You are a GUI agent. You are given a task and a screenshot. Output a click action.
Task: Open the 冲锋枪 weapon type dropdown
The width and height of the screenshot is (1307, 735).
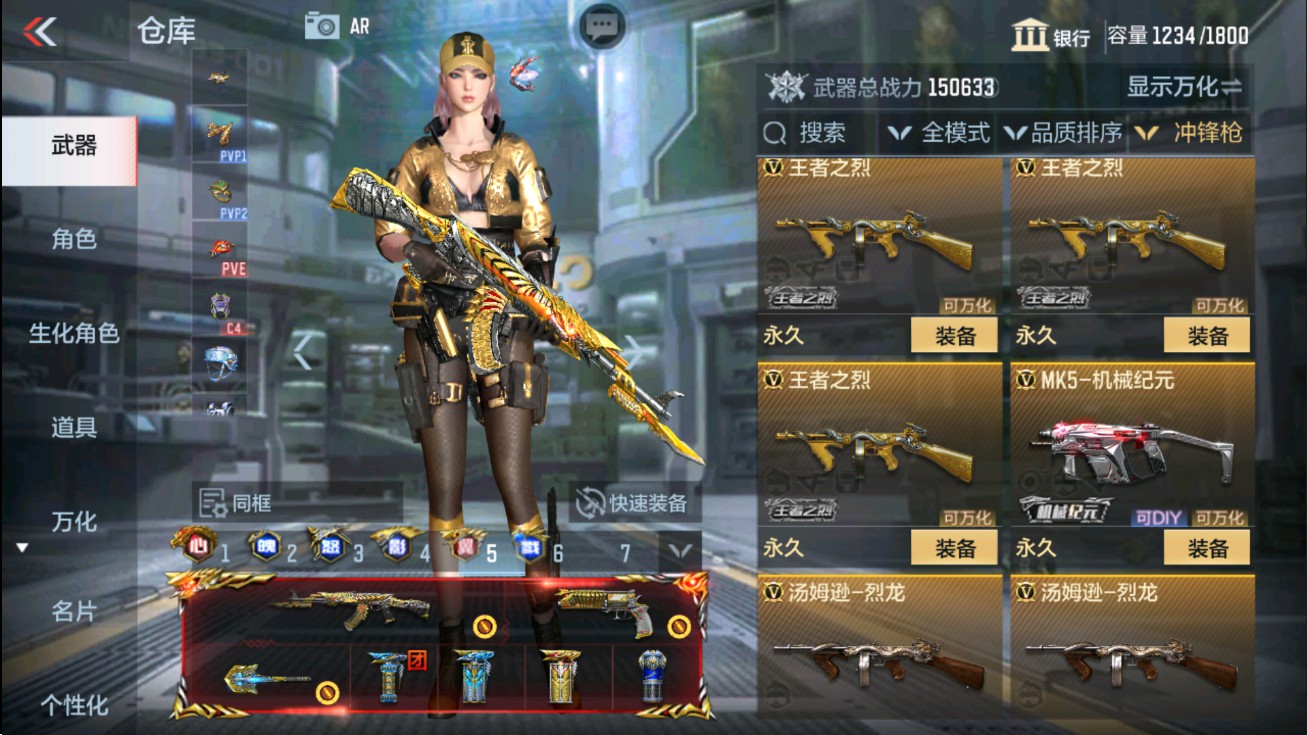click(1207, 131)
